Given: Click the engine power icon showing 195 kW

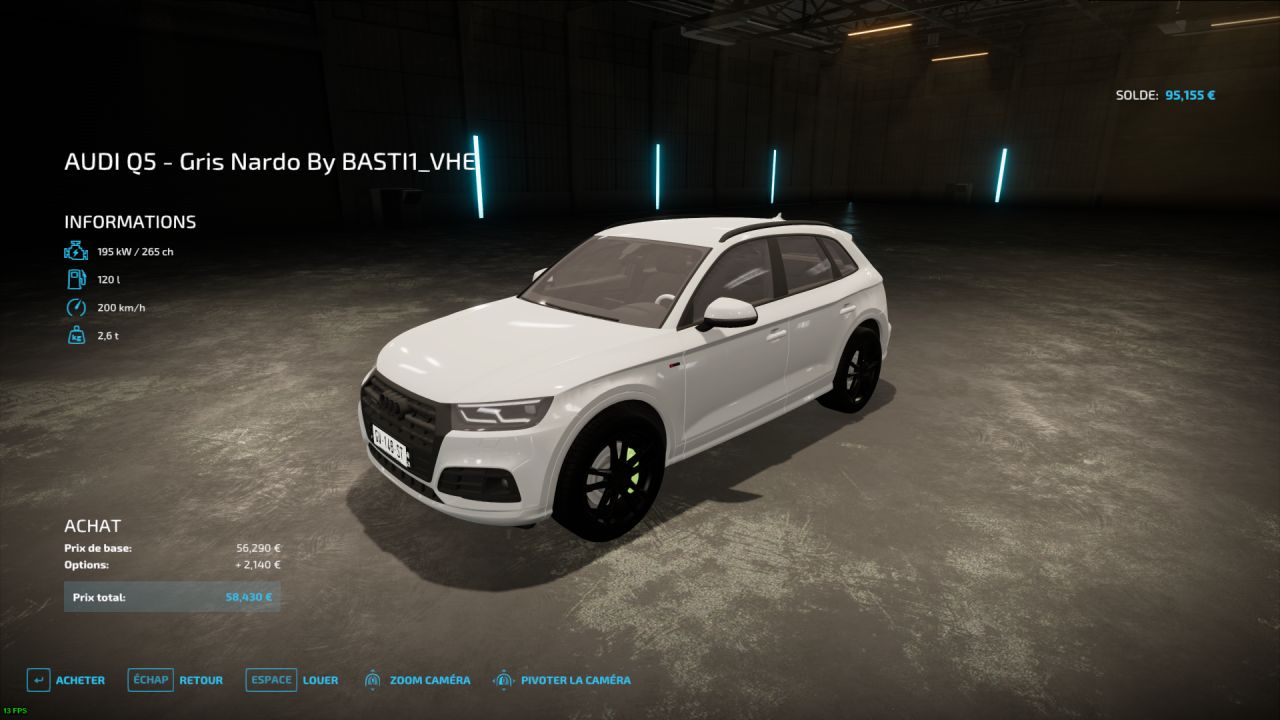Looking at the screenshot, I should pos(76,251).
